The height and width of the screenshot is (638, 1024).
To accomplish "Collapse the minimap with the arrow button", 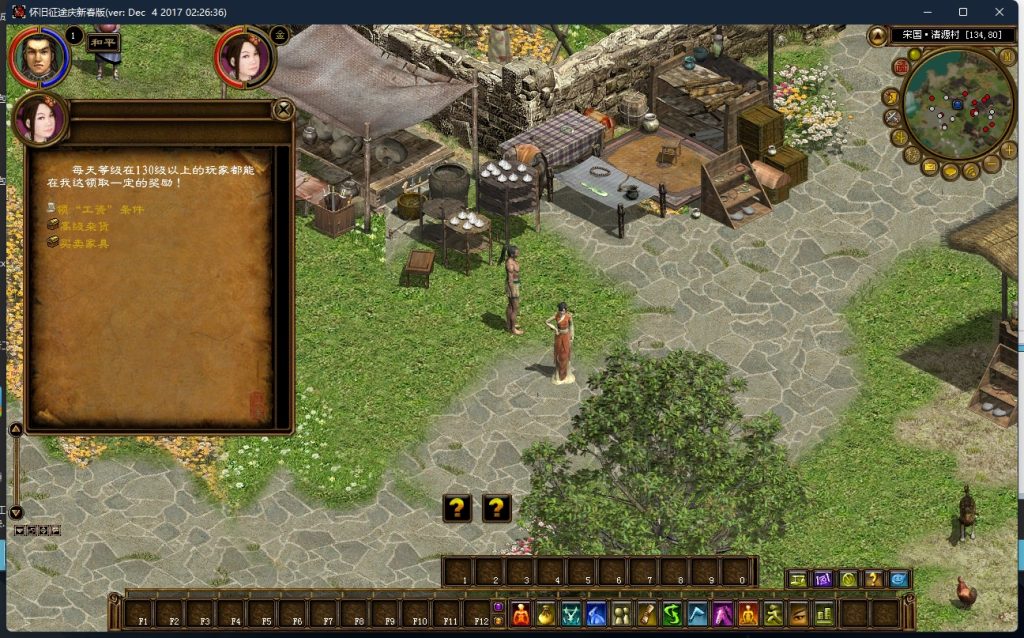I will click(878, 36).
